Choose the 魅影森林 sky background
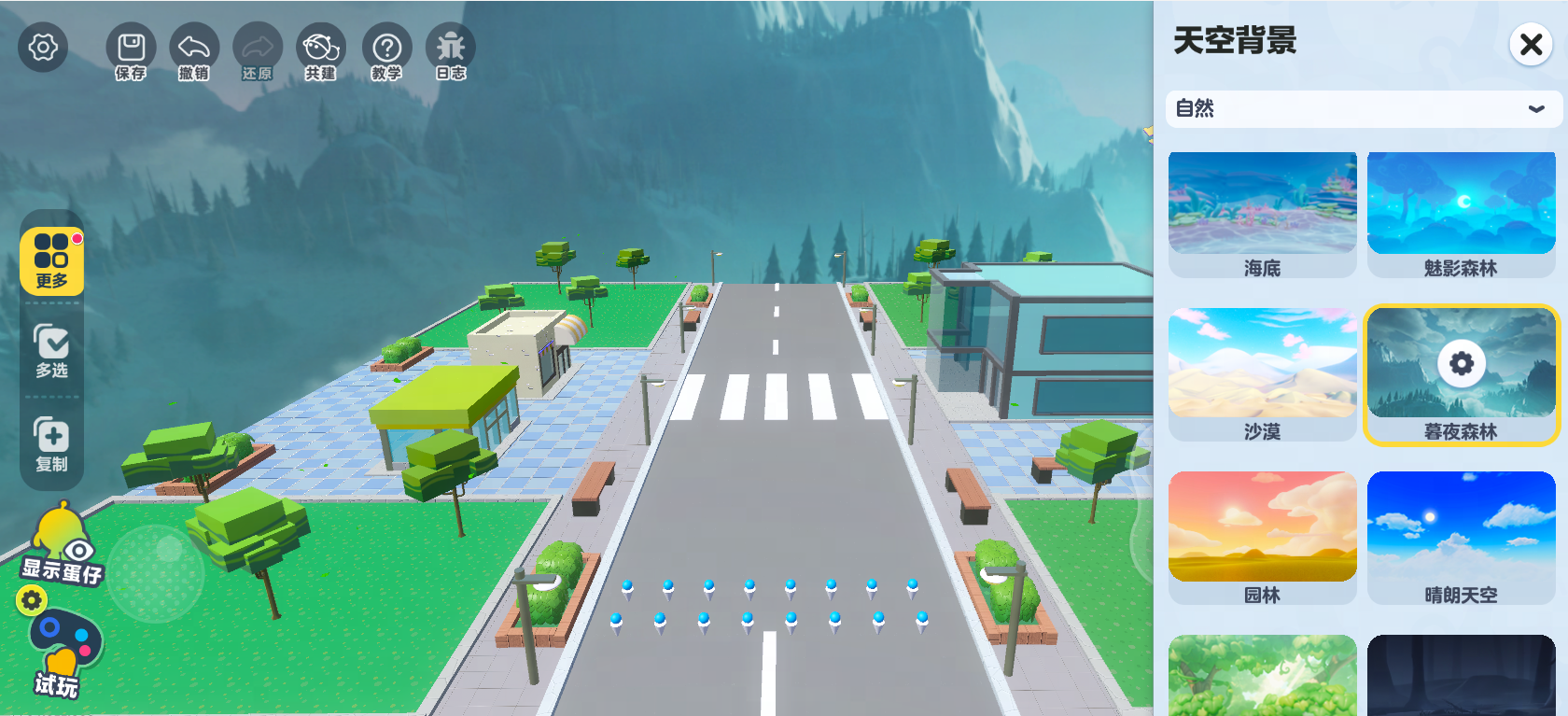The image size is (1568, 716). coord(1461,214)
